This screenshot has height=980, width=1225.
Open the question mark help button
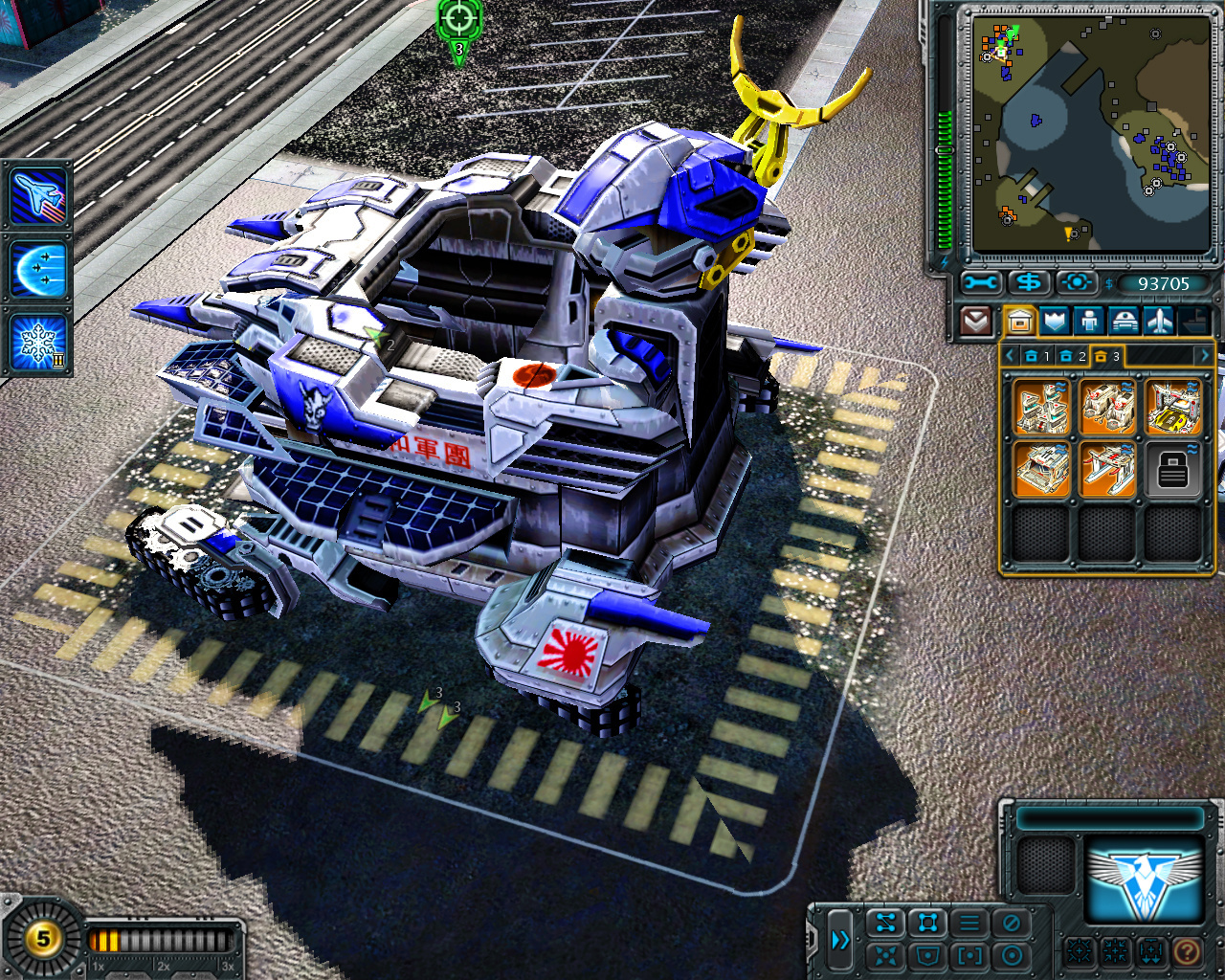1186,951
